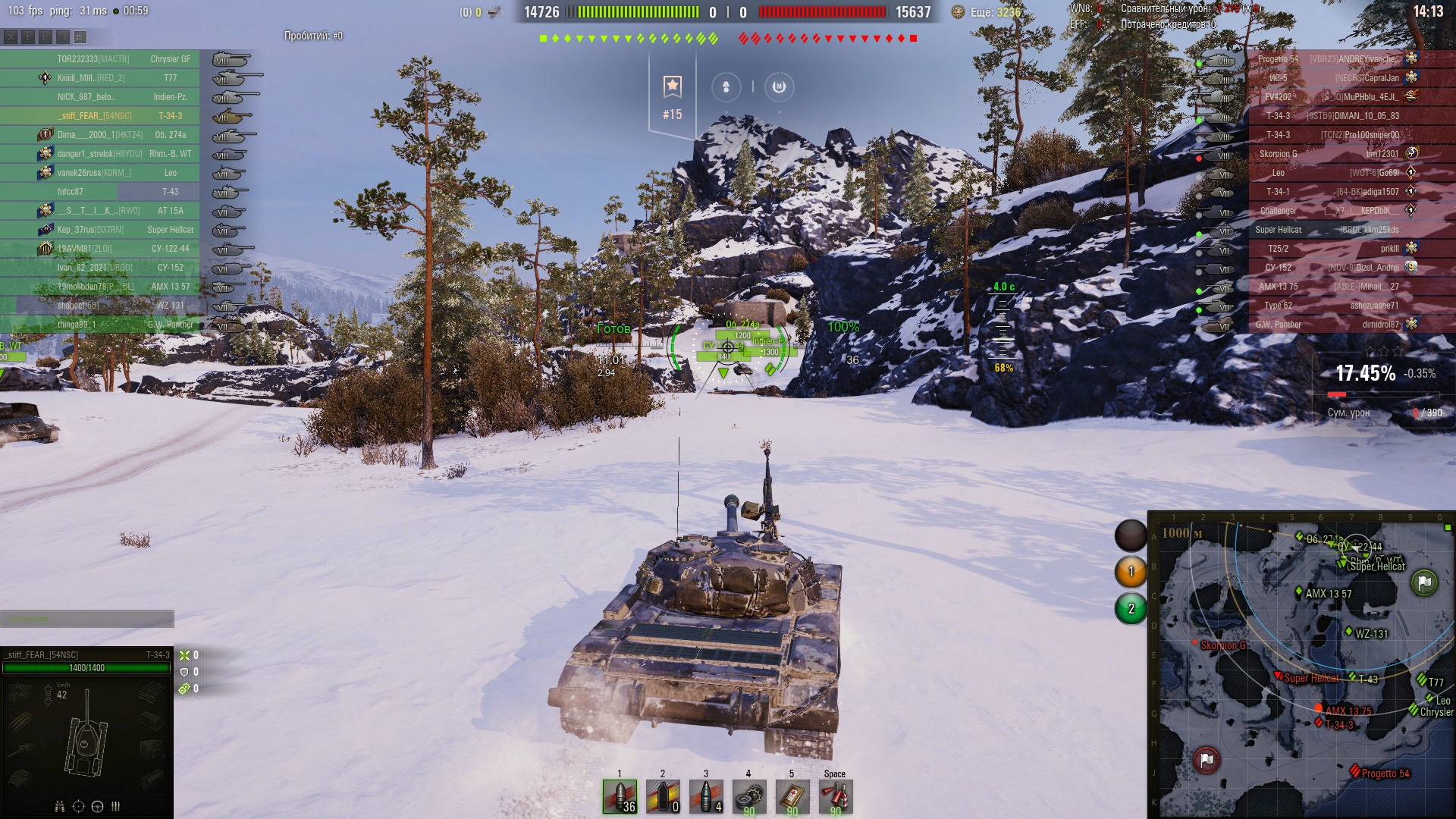Use the first aid kit consumable
1456x819 pixels.
[792, 797]
